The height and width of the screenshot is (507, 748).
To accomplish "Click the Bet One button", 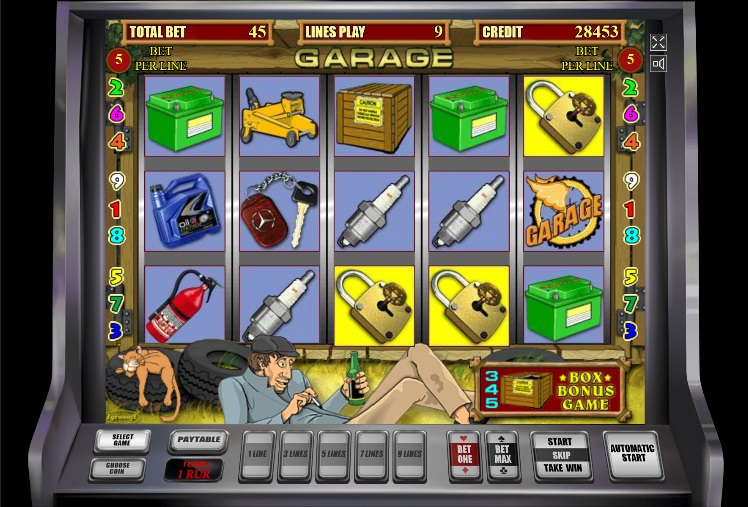I will [465, 455].
